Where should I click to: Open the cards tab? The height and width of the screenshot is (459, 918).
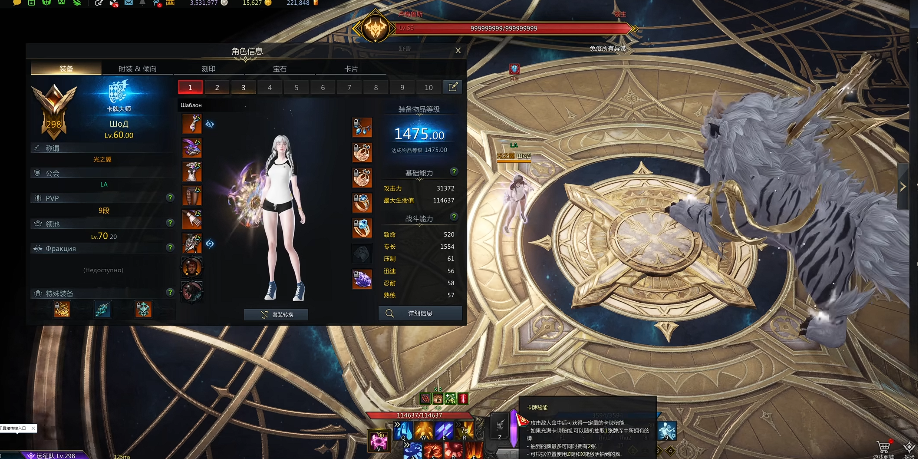351,68
